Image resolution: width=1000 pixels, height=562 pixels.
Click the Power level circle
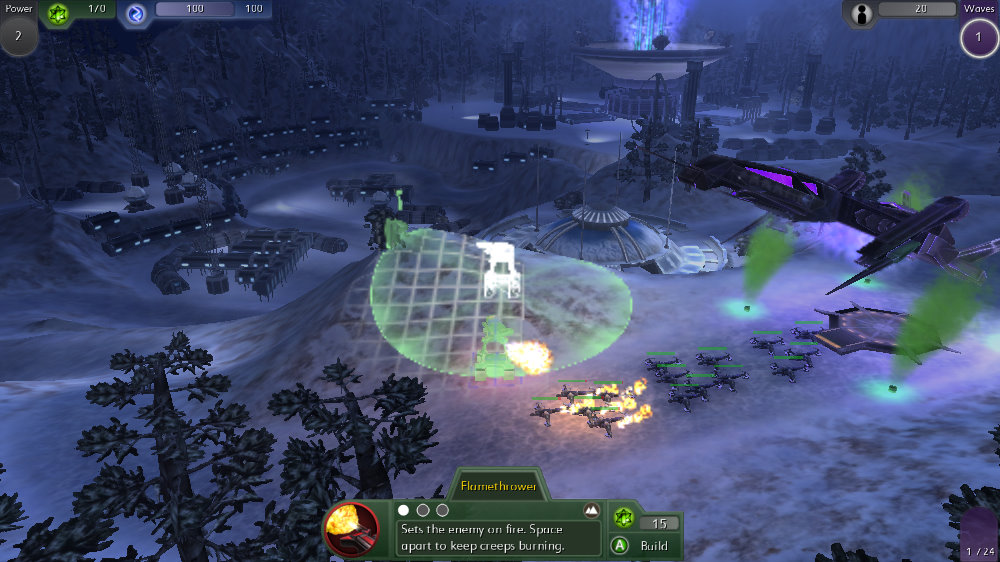[19, 37]
